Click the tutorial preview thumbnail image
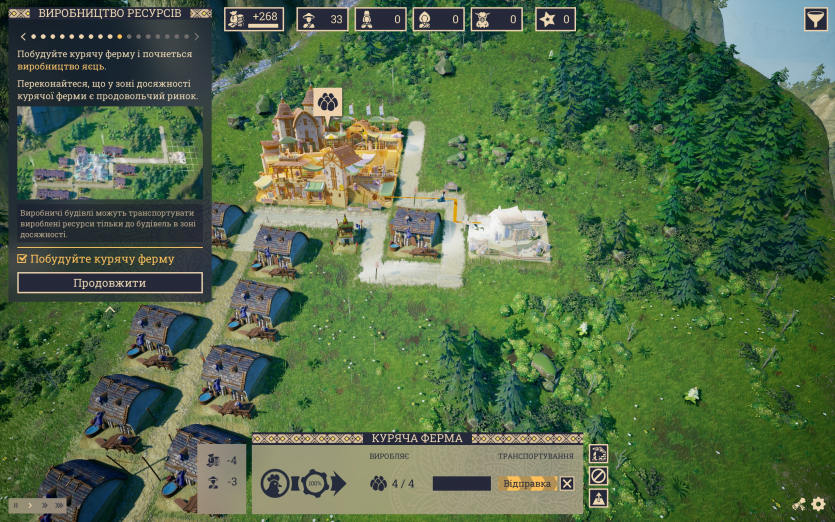The image size is (835, 522). coord(110,153)
